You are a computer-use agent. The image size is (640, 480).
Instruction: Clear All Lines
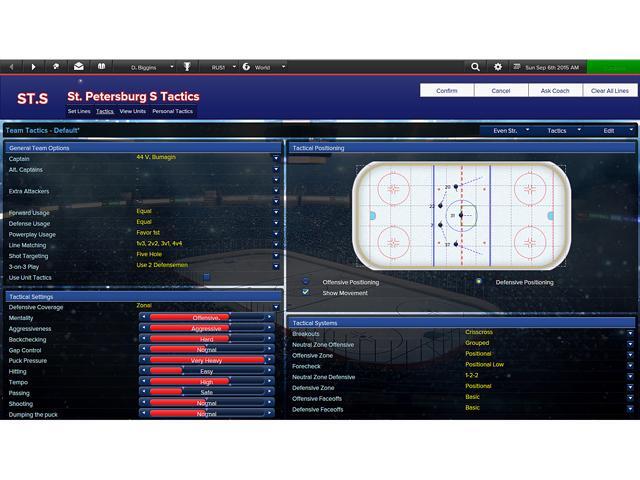coord(609,91)
